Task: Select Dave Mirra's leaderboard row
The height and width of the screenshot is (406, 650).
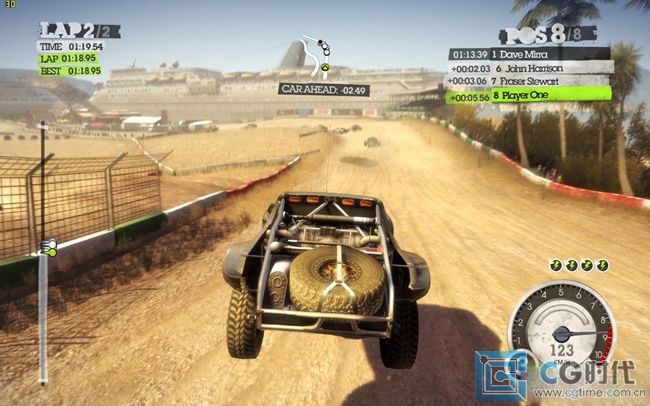Action: pos(529,54)
